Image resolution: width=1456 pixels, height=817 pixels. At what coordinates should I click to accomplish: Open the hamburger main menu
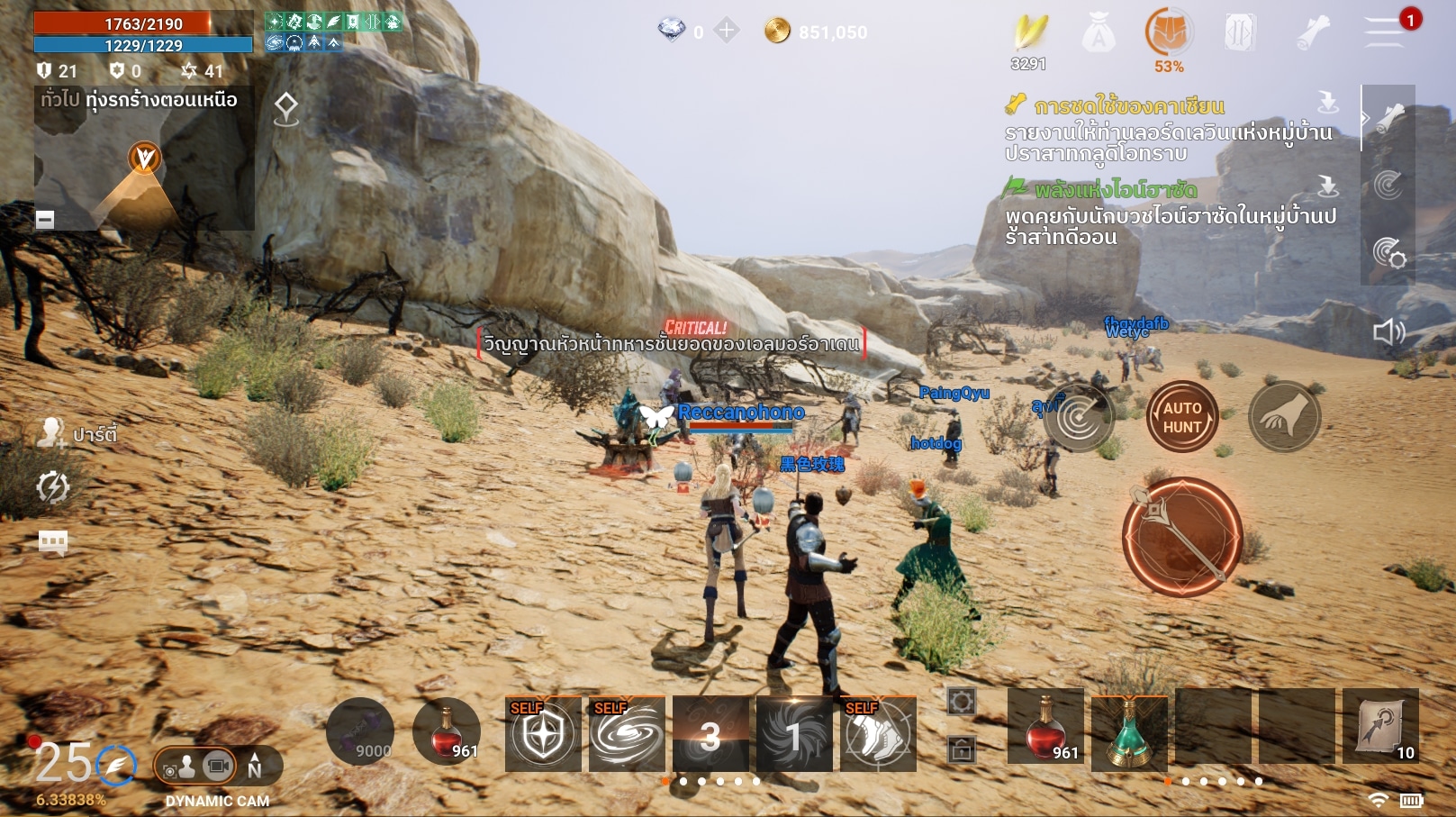pyautogui.click(x=1384, y=32)
